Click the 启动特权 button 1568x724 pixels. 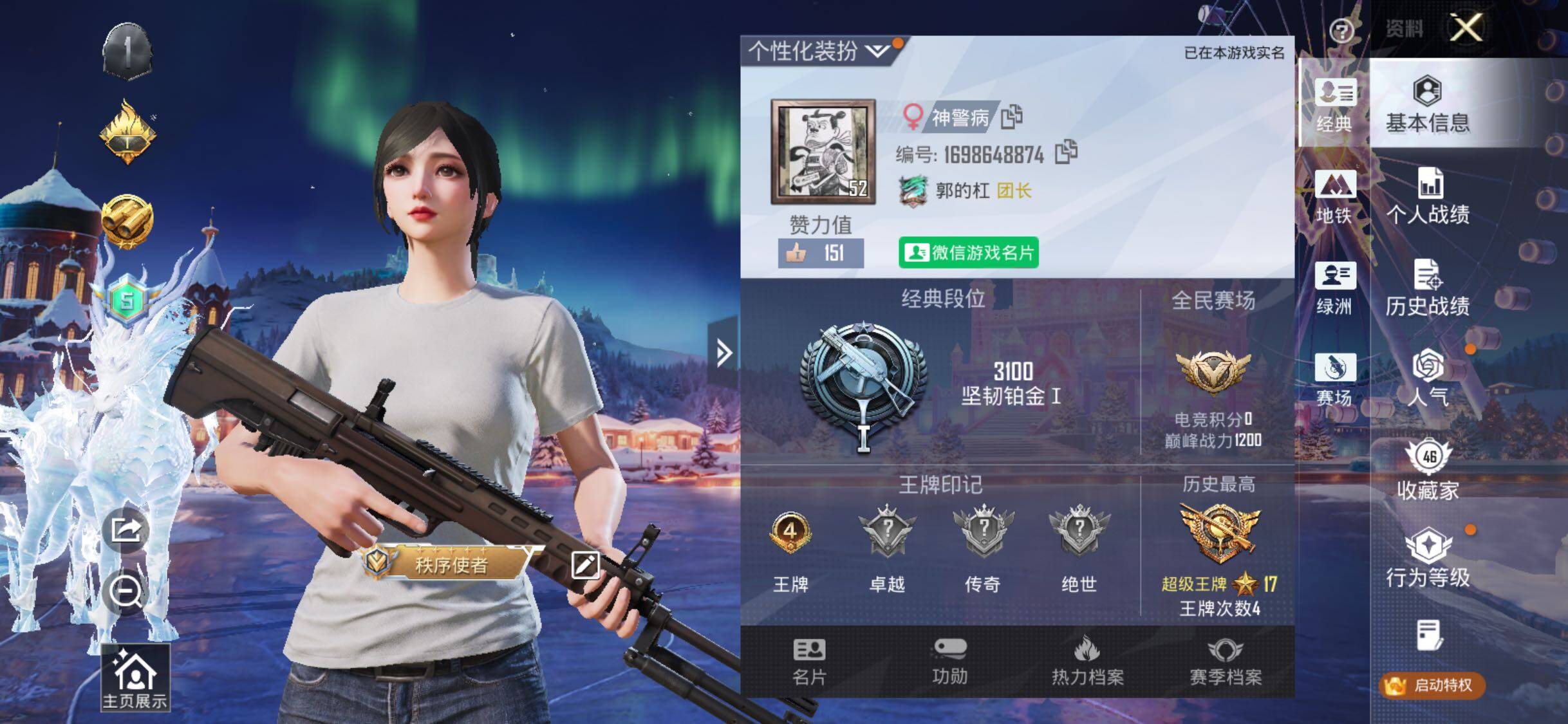click(1432, 685)
